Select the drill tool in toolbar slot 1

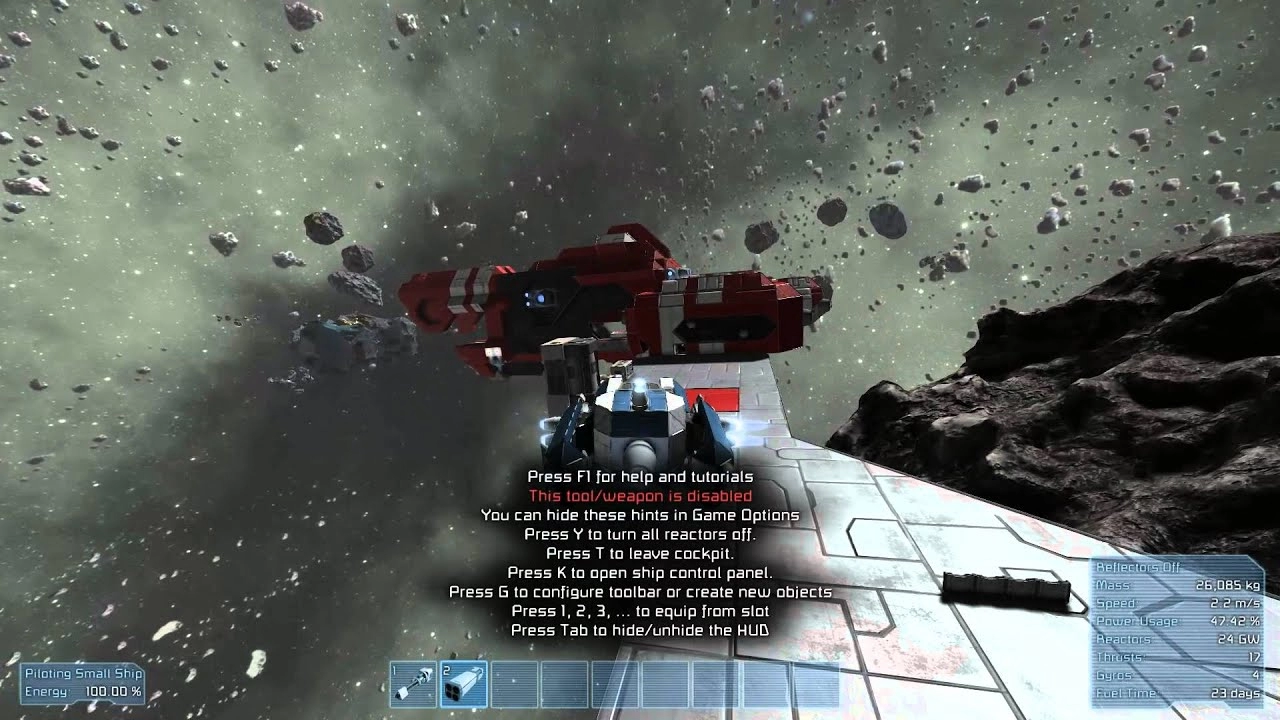tap(413, 684)
